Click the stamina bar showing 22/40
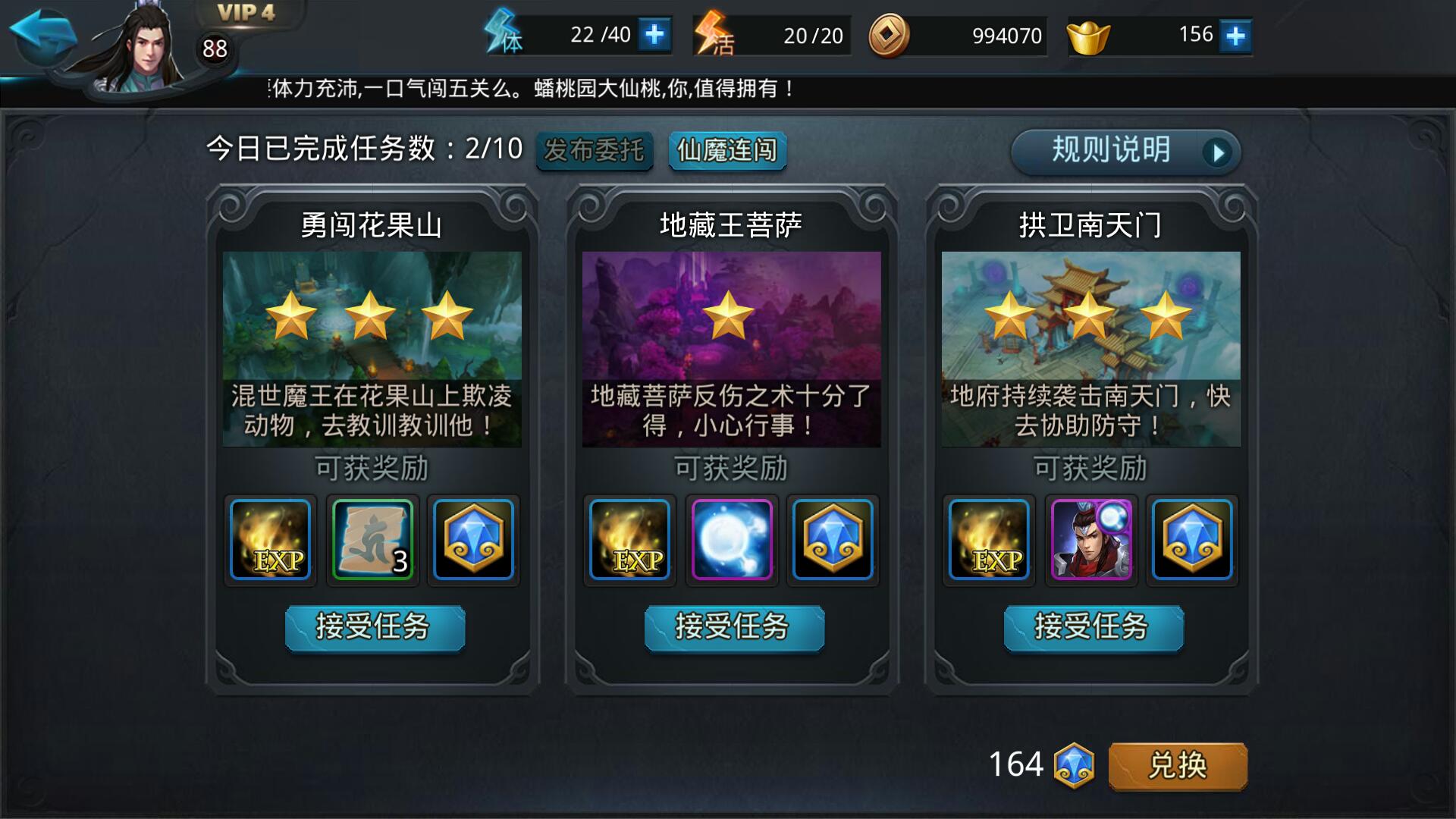 tap(584, 34)
